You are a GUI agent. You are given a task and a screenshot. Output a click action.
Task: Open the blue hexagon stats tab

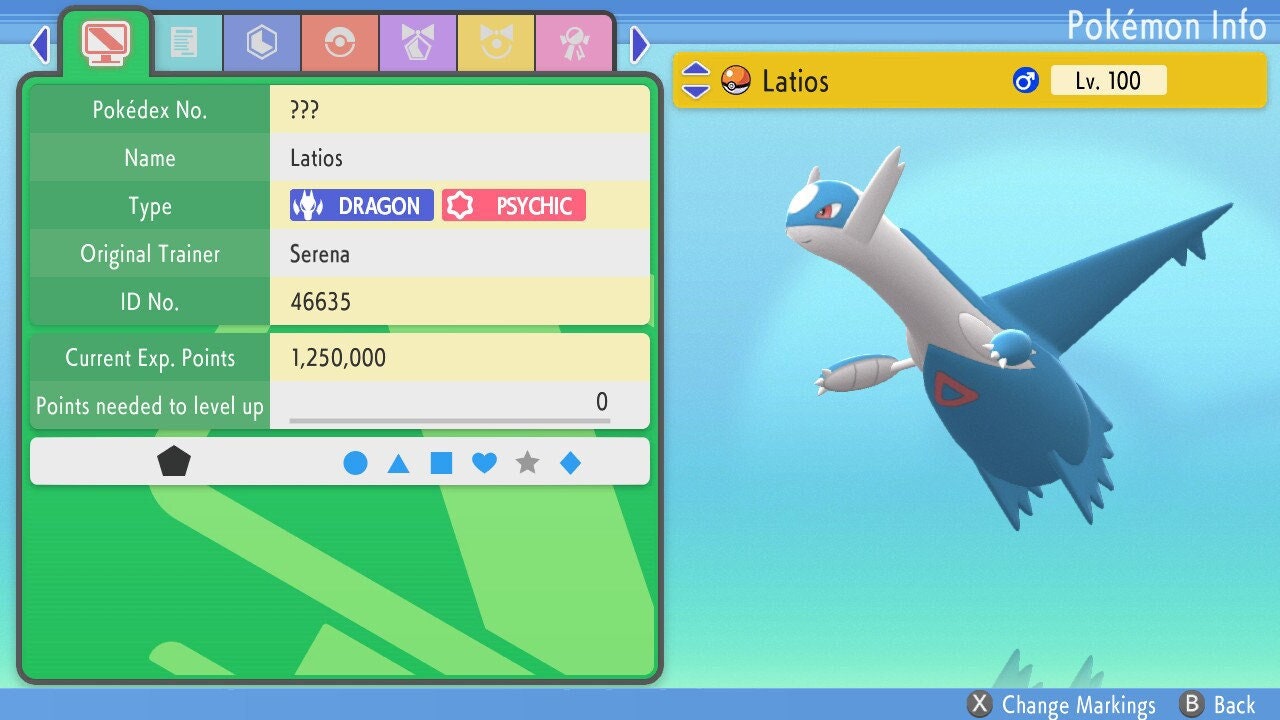tap(262, 42)
